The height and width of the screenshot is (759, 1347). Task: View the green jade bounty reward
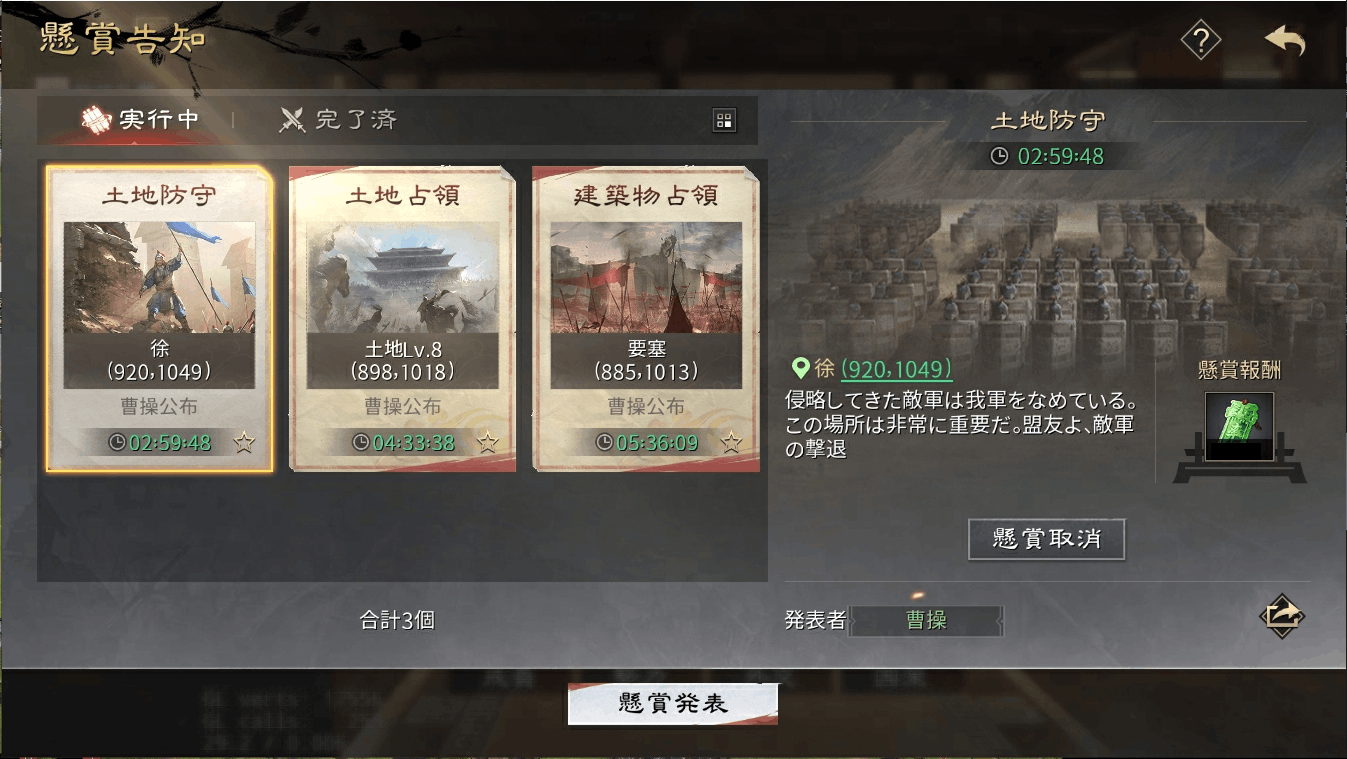click(1239, 426)
